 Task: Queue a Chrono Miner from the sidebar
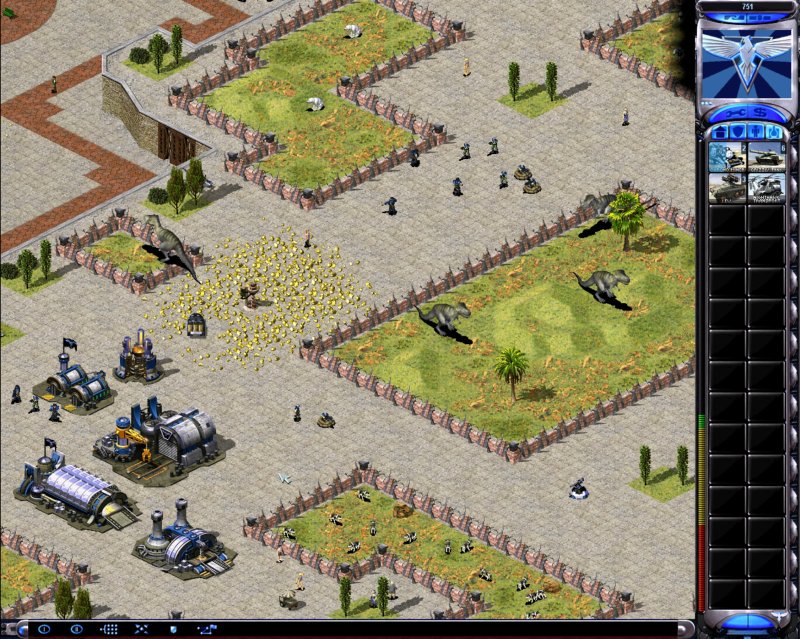click(x=727, y=157)
